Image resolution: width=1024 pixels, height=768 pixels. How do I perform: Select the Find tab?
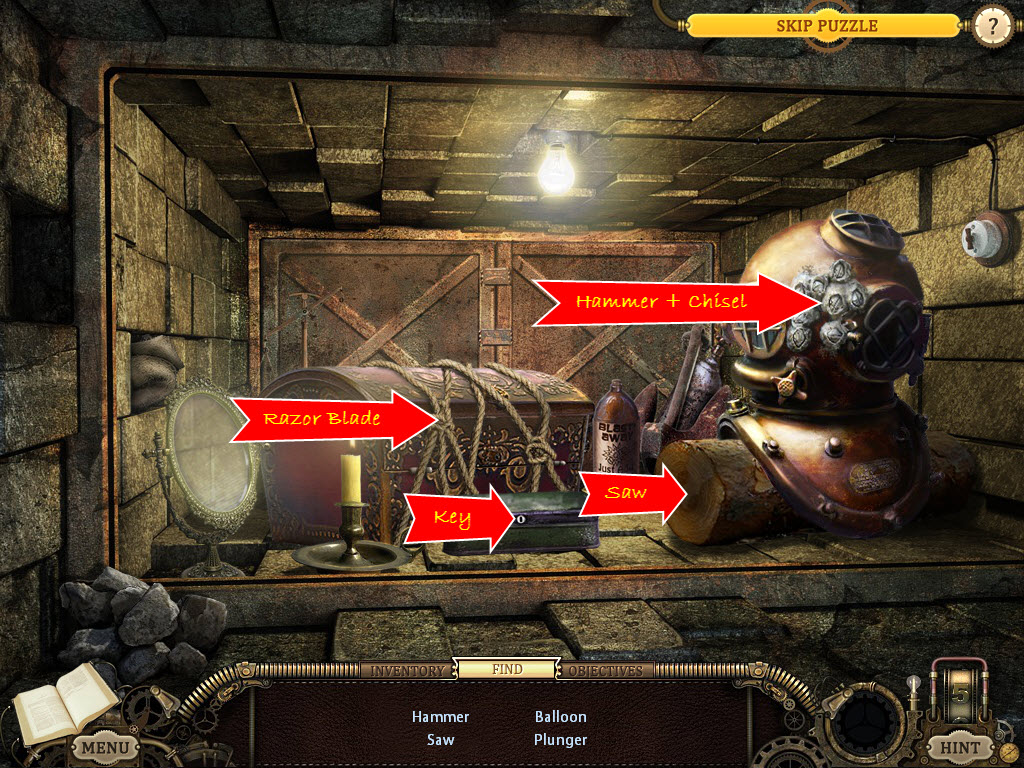[x=507, y=669]
